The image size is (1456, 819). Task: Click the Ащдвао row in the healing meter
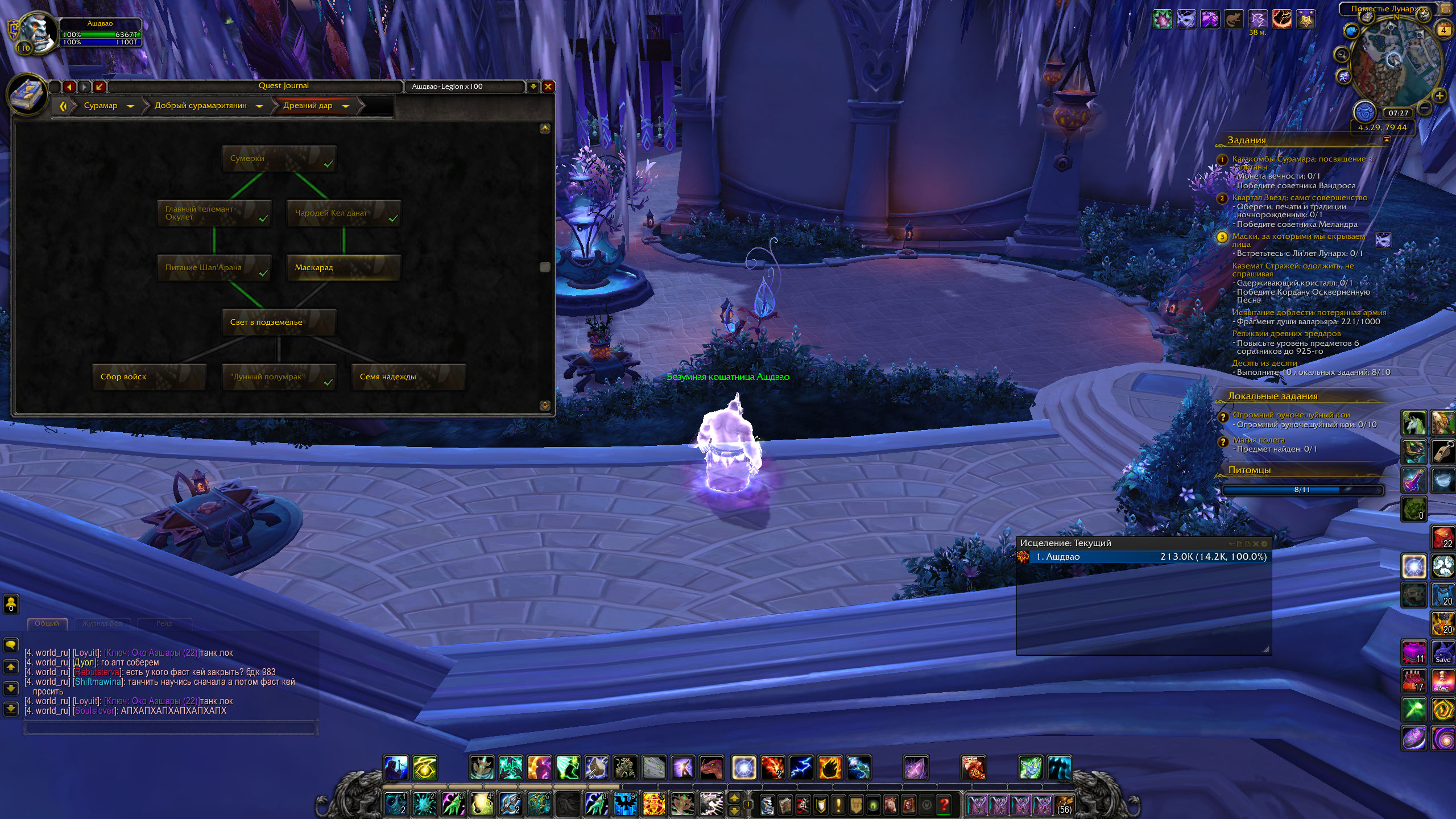tap(1149, 557)
